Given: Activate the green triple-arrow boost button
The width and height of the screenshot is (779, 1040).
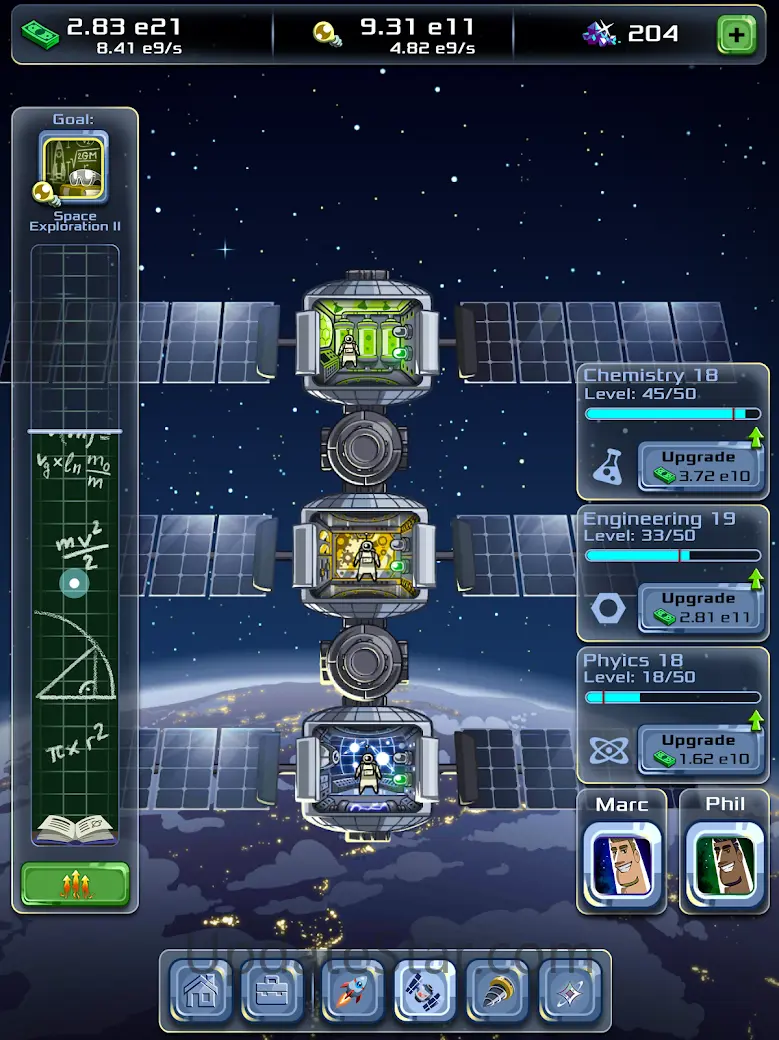Looking at the screenshot, I should pyautogui.click(x=75, y=884).
